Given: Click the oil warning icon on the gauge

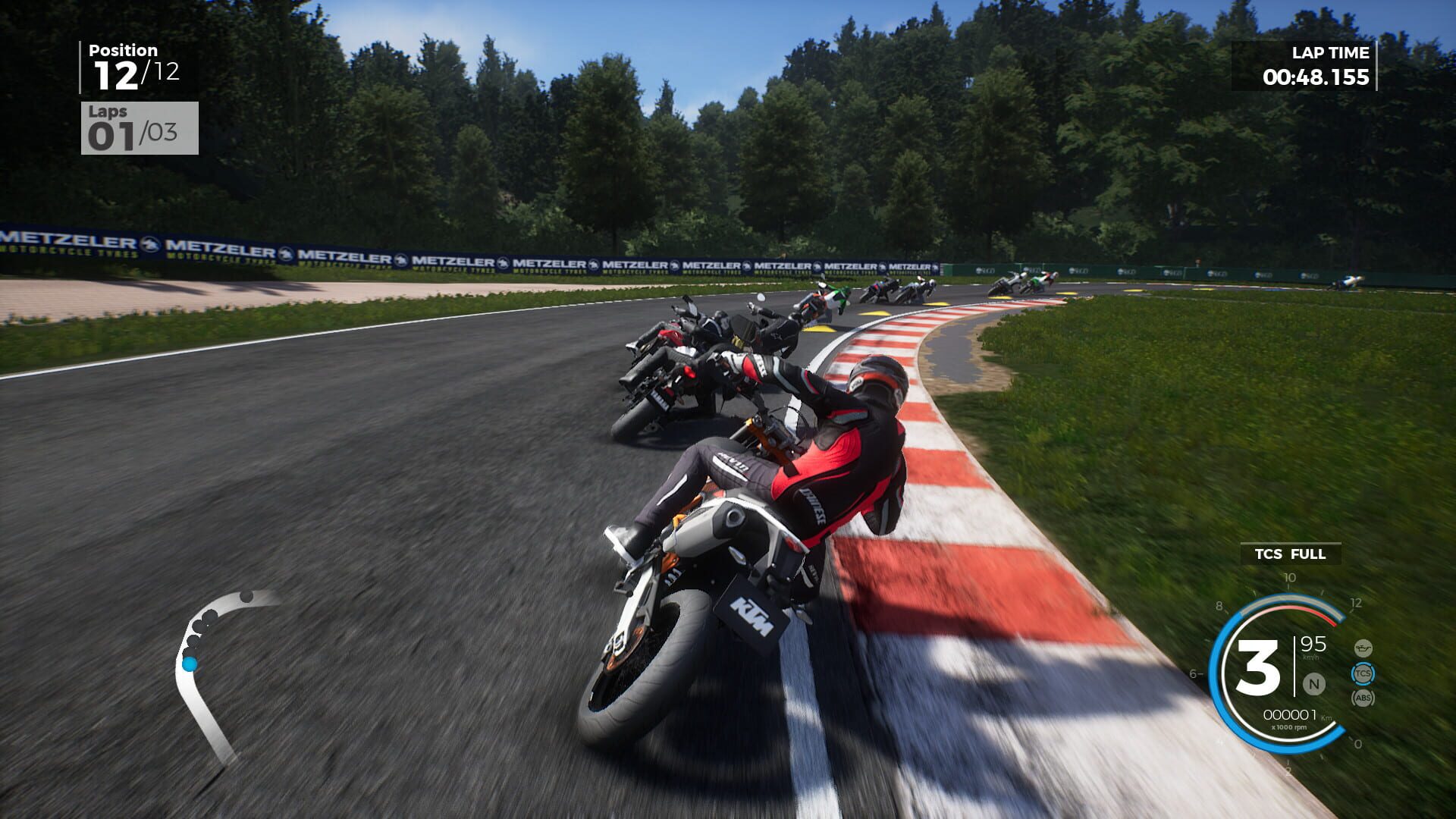Looking at the screenshot, I should click(x=1363, y=648).
